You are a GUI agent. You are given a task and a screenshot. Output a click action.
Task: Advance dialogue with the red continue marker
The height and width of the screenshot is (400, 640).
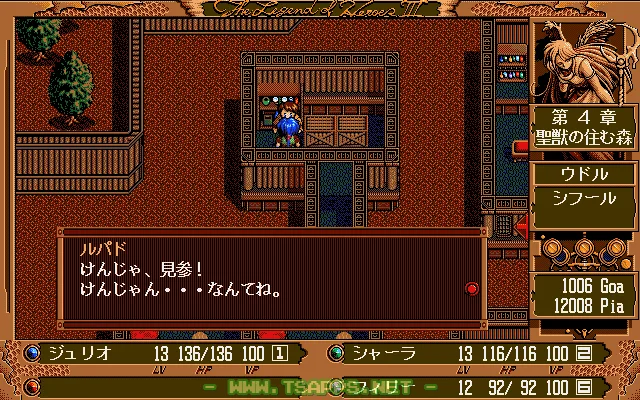(x=472, y=288)
